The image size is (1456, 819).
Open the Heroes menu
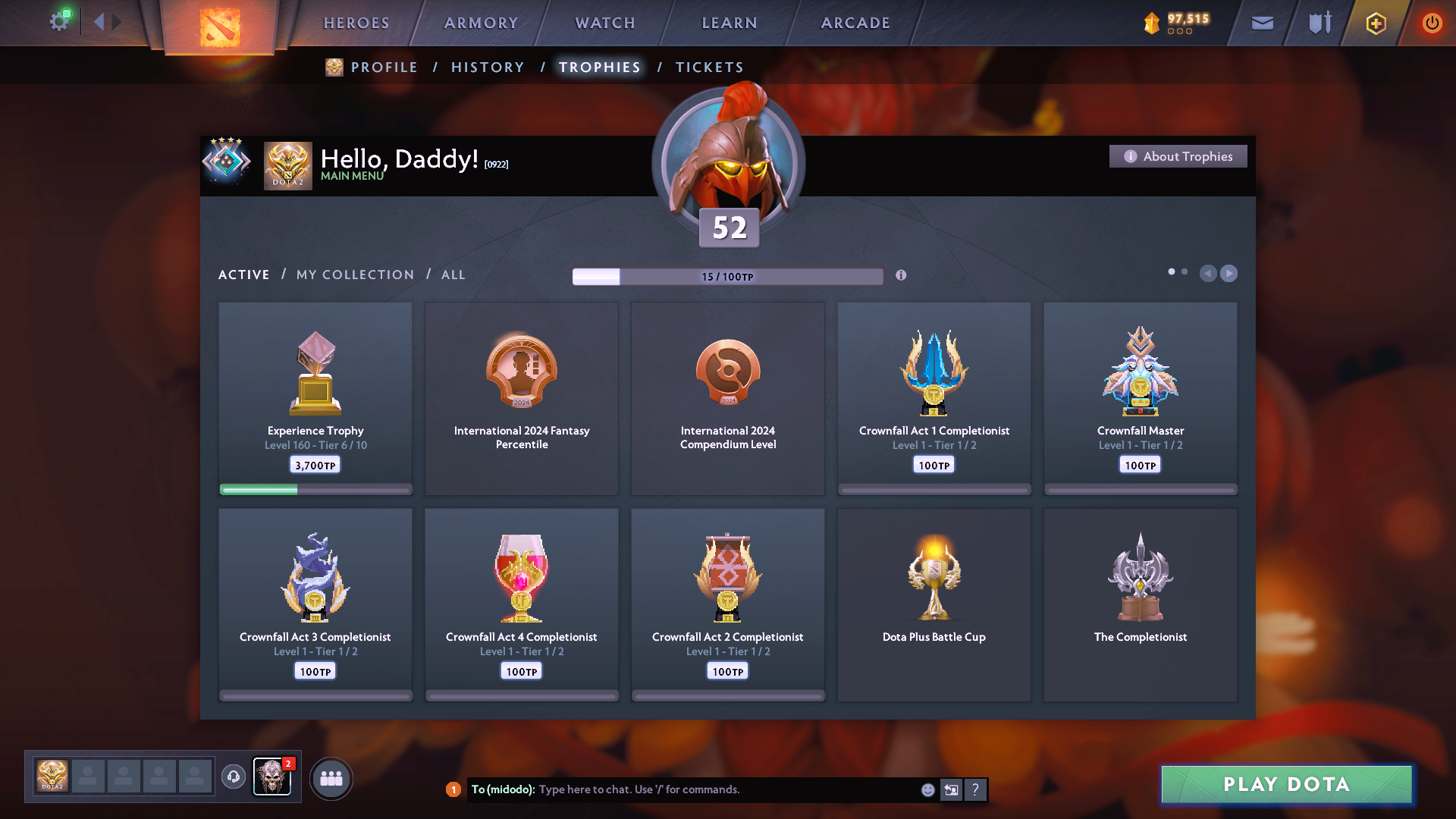tap(356, 23)
